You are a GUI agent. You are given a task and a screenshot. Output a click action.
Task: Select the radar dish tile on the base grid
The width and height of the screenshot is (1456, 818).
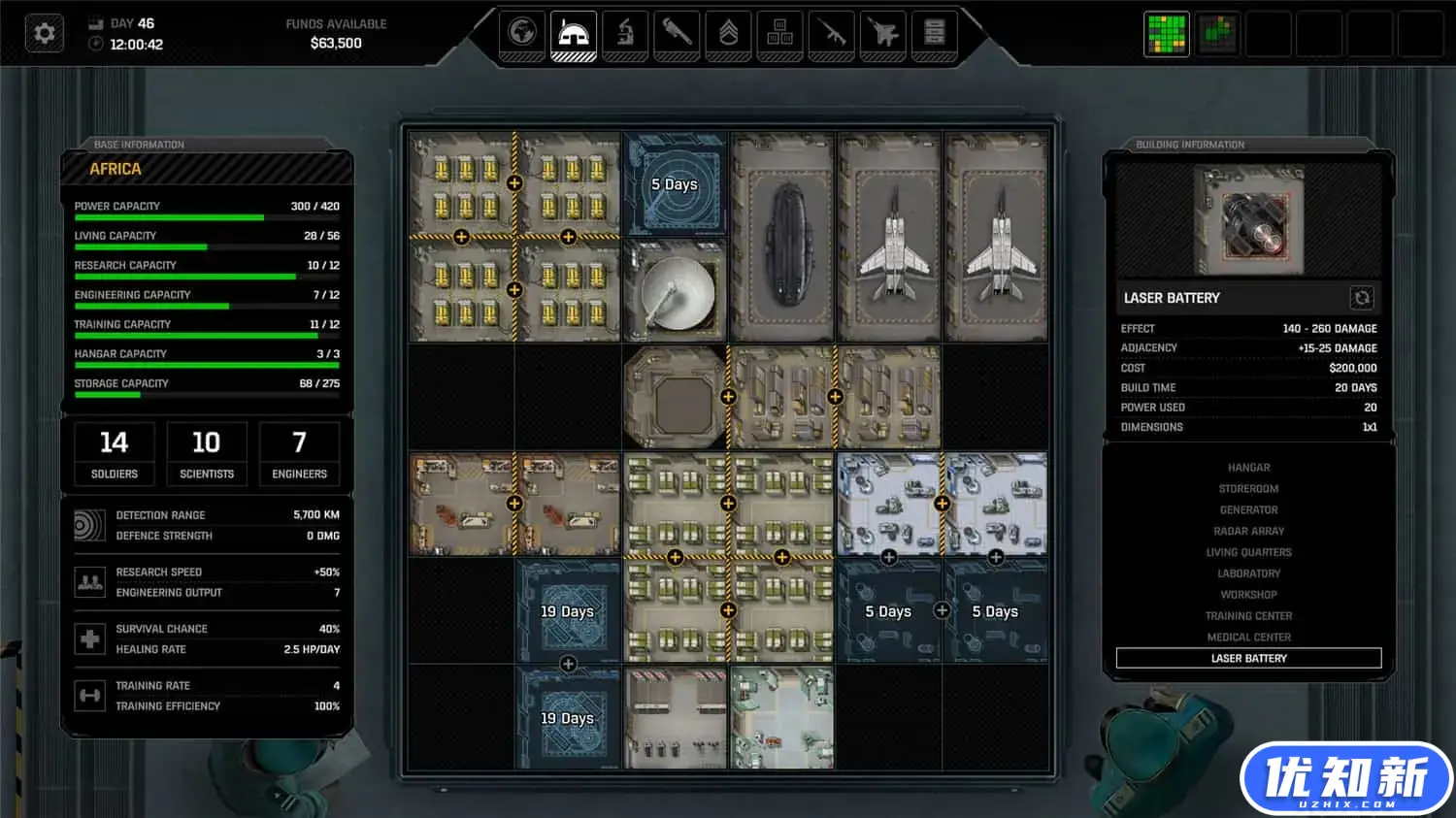(x=675, y=290)
